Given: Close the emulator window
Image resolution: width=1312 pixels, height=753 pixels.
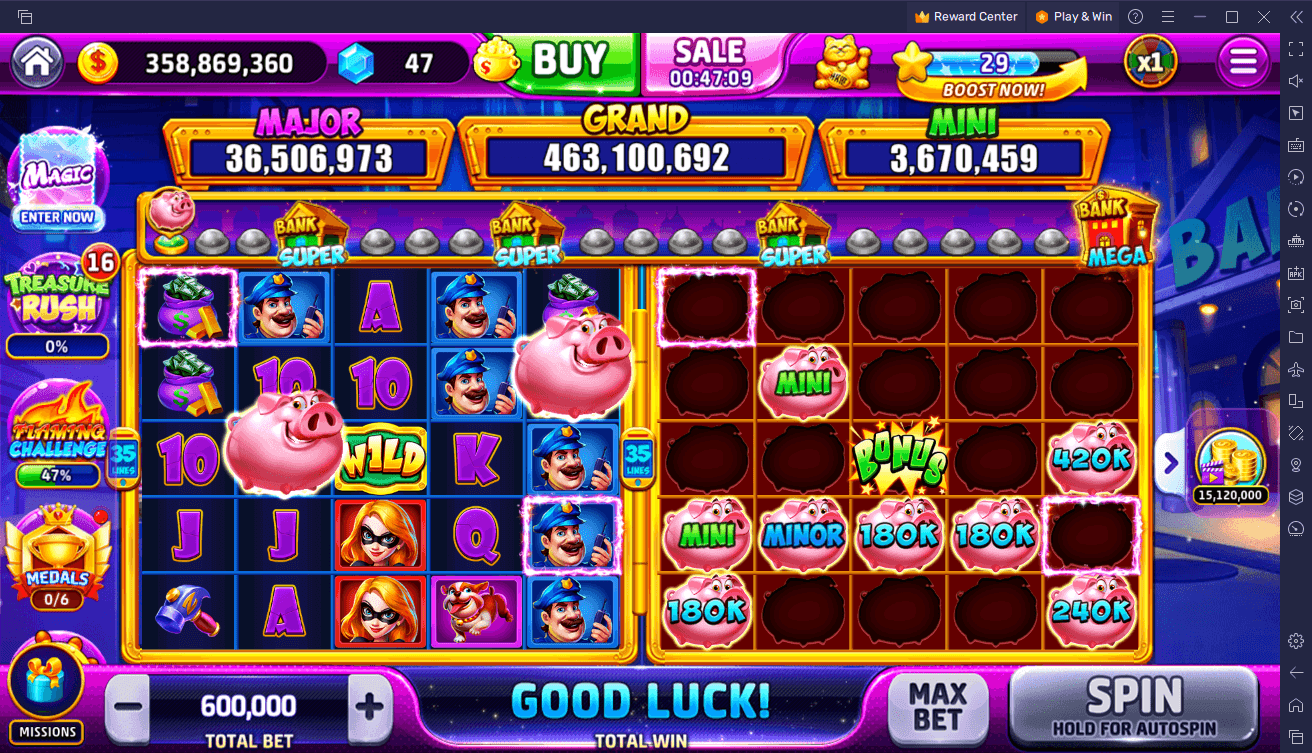Looking at the screenshot, I should (1264, 16).
